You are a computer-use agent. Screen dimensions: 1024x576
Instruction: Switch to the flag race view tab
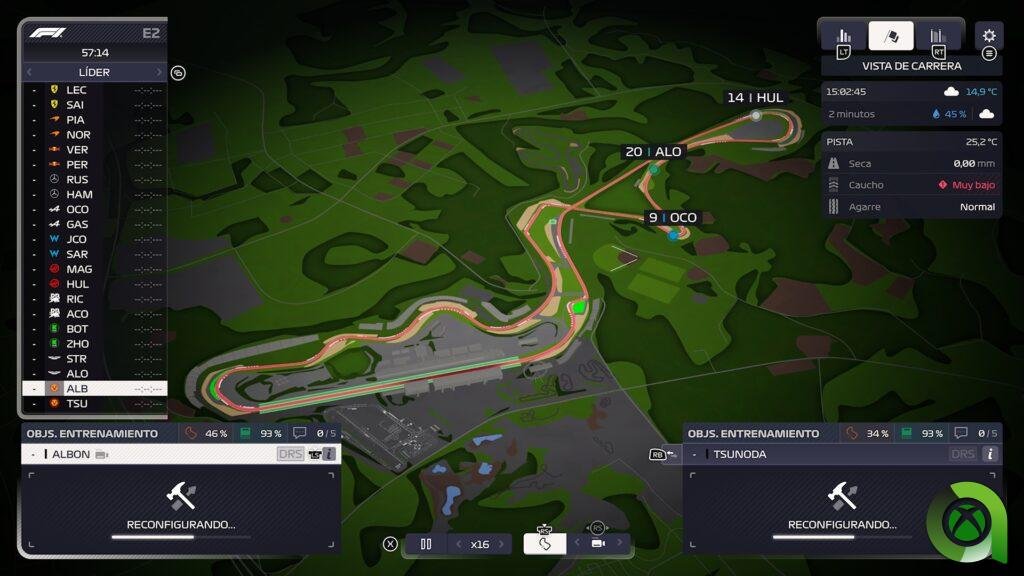tap(891, 36)
